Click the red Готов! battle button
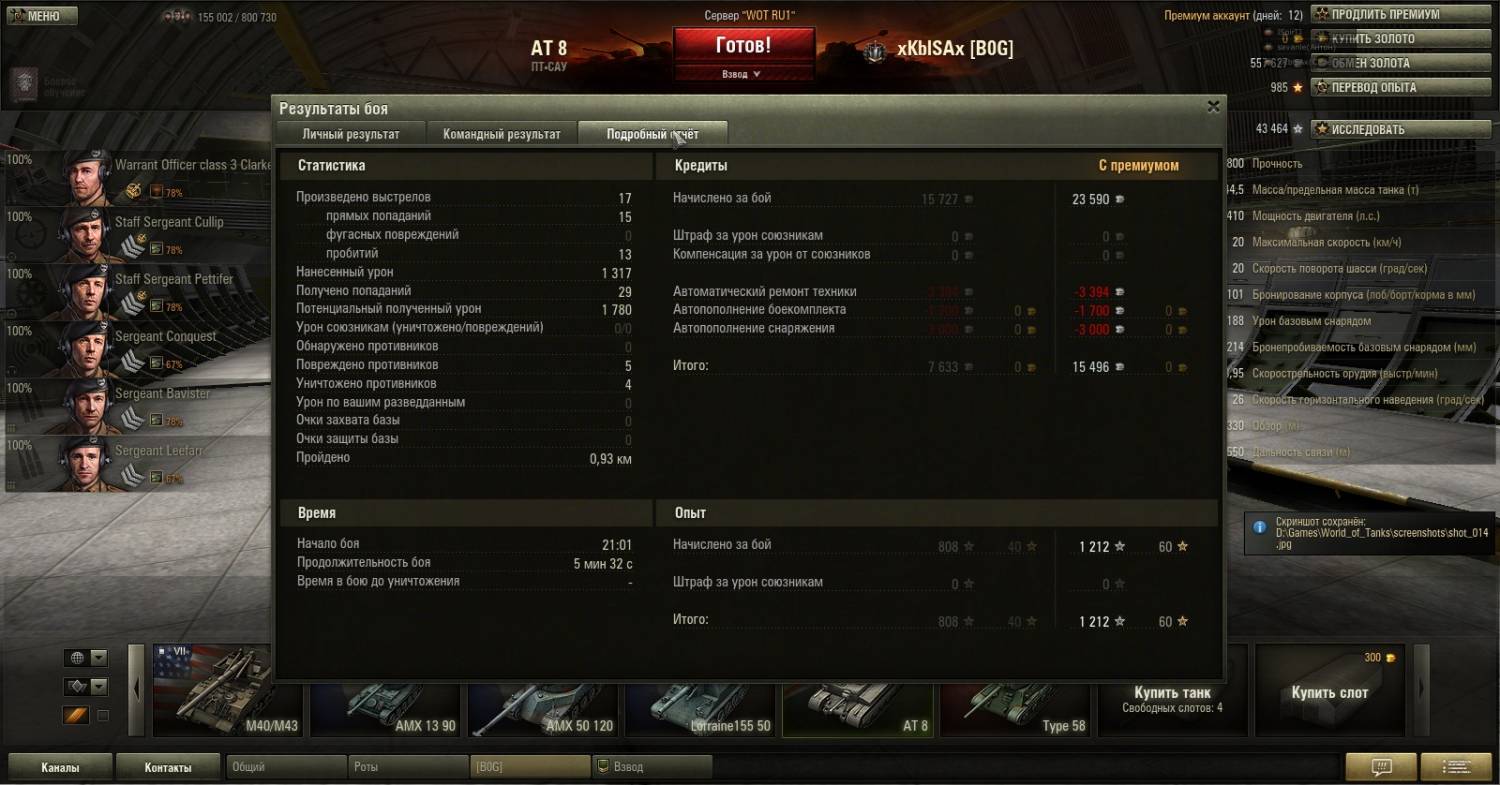 coord(743,46)
